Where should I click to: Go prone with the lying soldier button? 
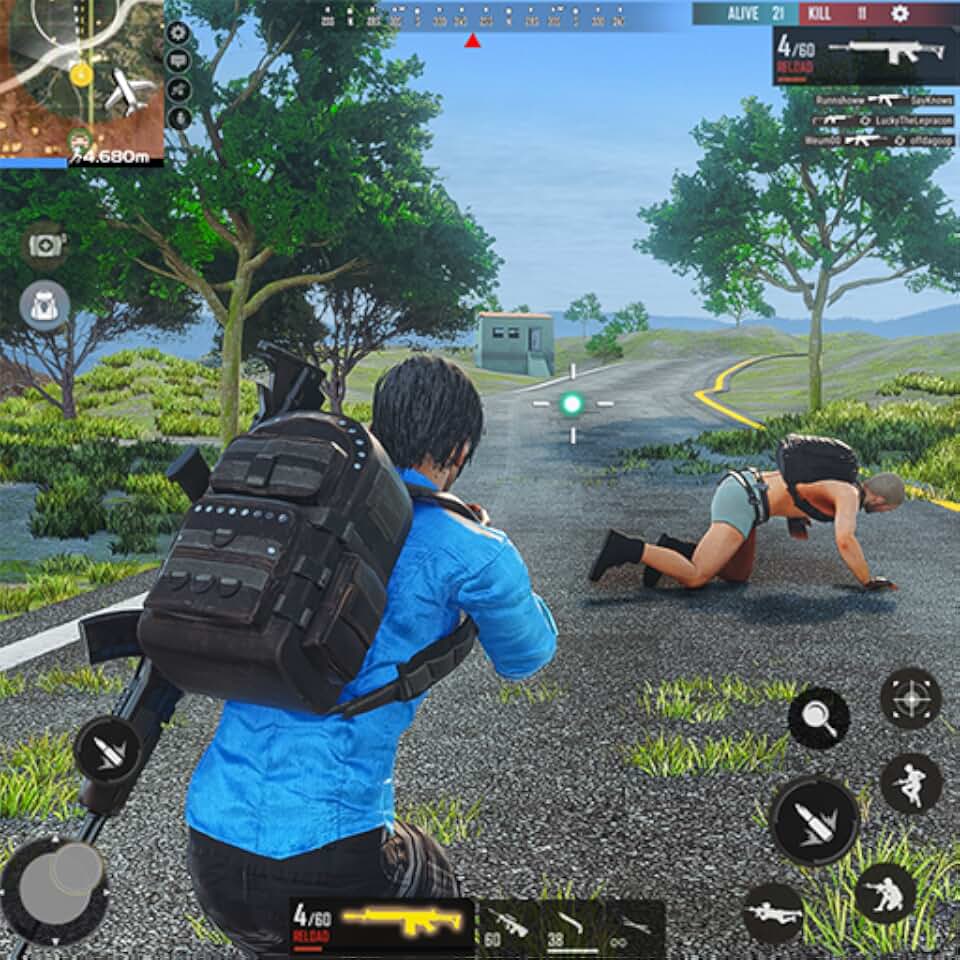pyautogui.click(x=774, y=913)
